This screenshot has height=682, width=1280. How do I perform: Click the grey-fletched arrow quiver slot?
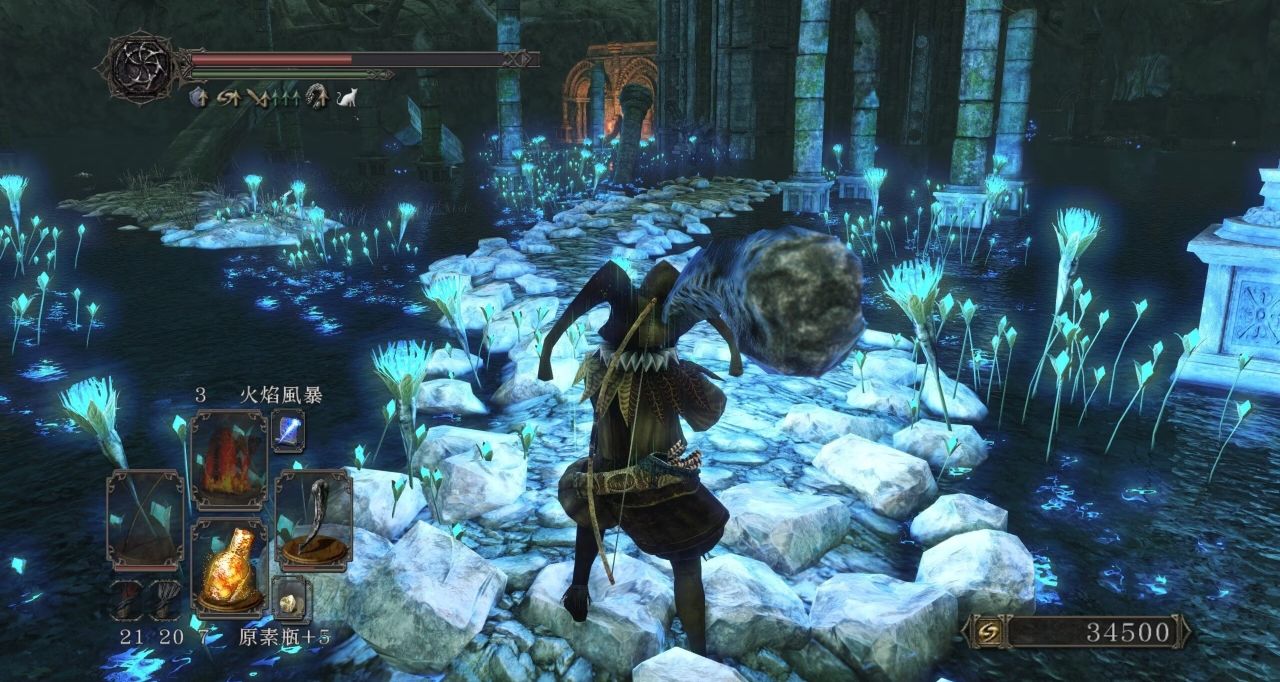click(164, 599)
